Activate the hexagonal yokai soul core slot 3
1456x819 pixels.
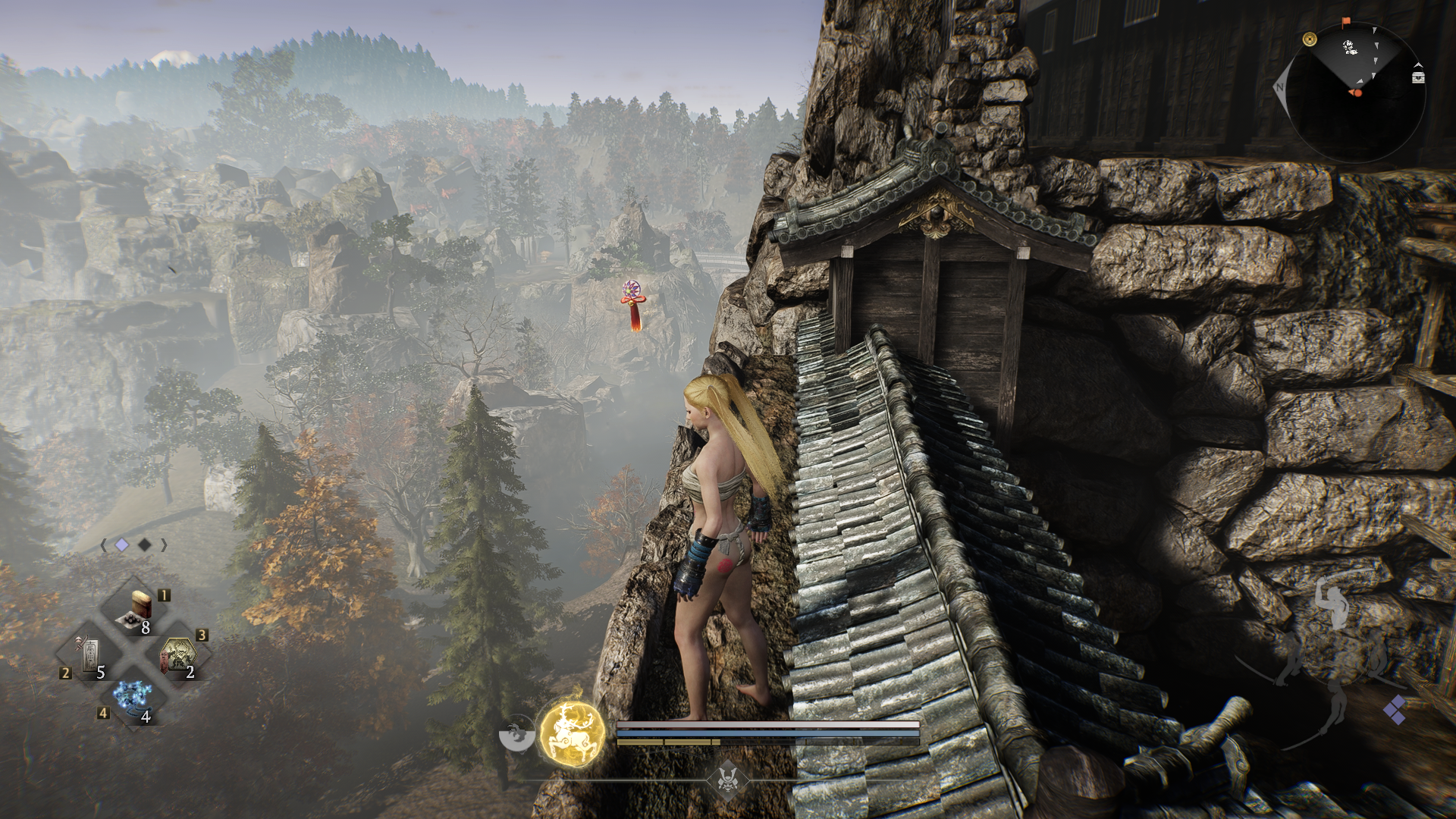[177, 654]
